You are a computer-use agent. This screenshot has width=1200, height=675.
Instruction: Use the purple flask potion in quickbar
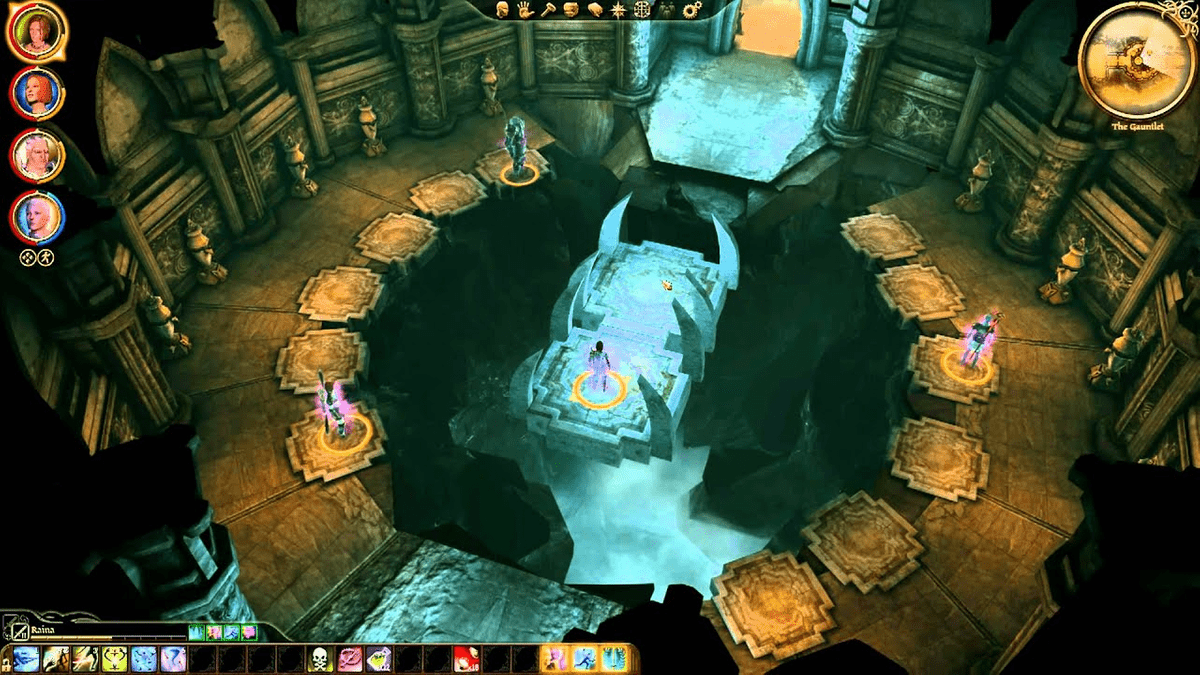coord(379,658)
